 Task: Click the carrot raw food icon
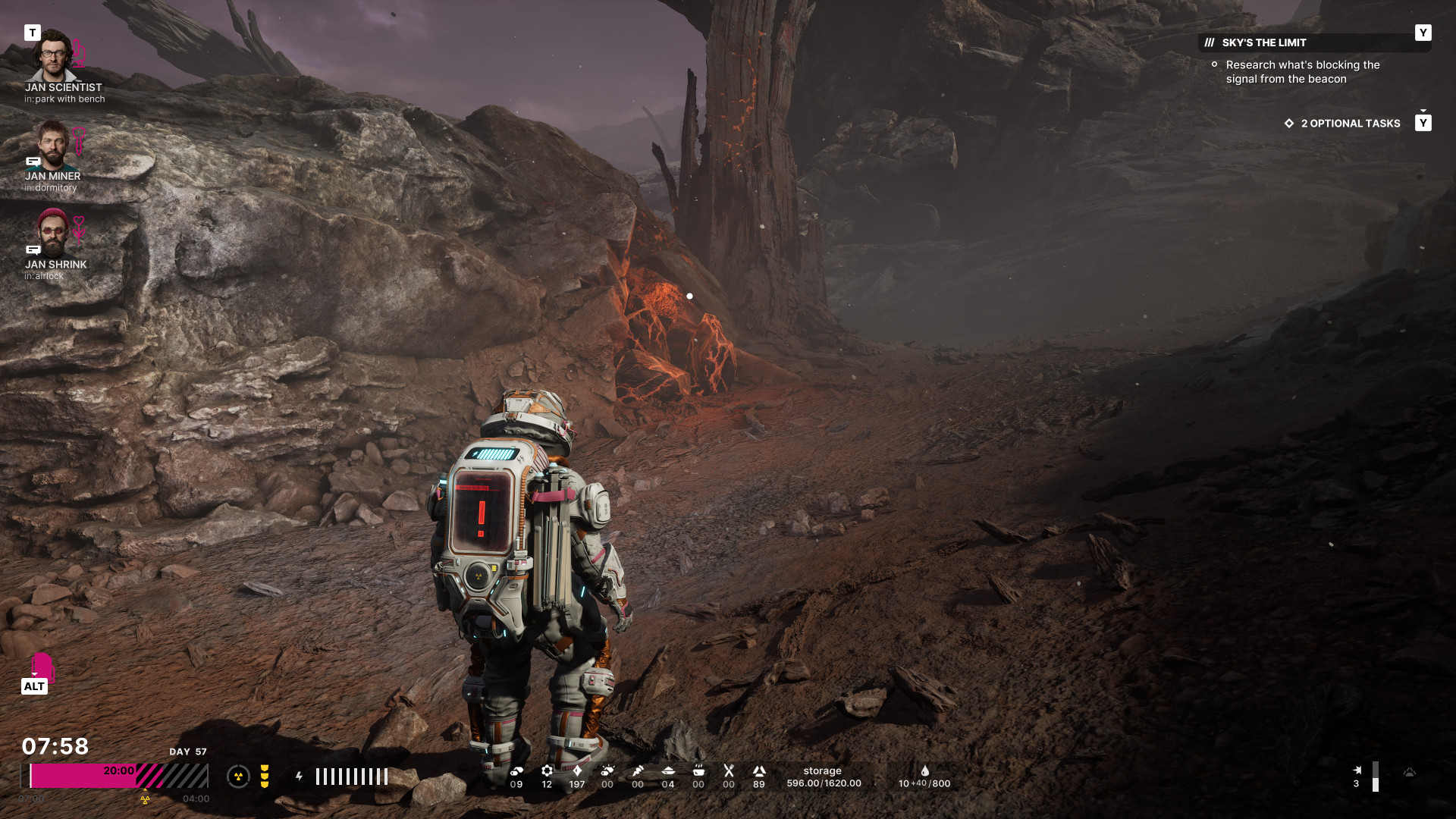tap(638, 771)
